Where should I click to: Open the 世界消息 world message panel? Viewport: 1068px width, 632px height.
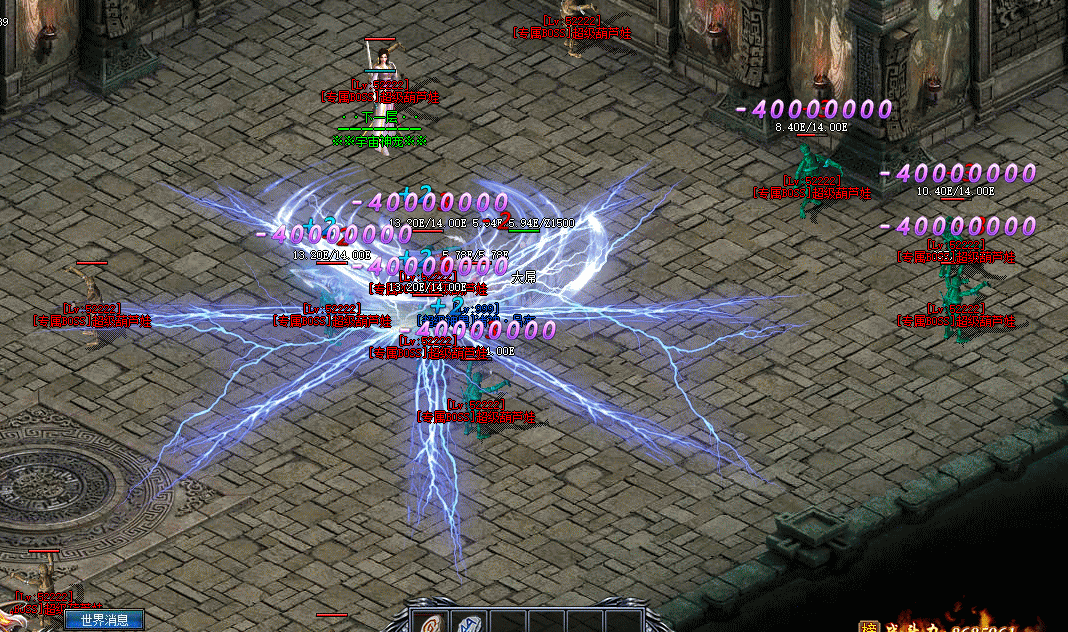[104, 620]
